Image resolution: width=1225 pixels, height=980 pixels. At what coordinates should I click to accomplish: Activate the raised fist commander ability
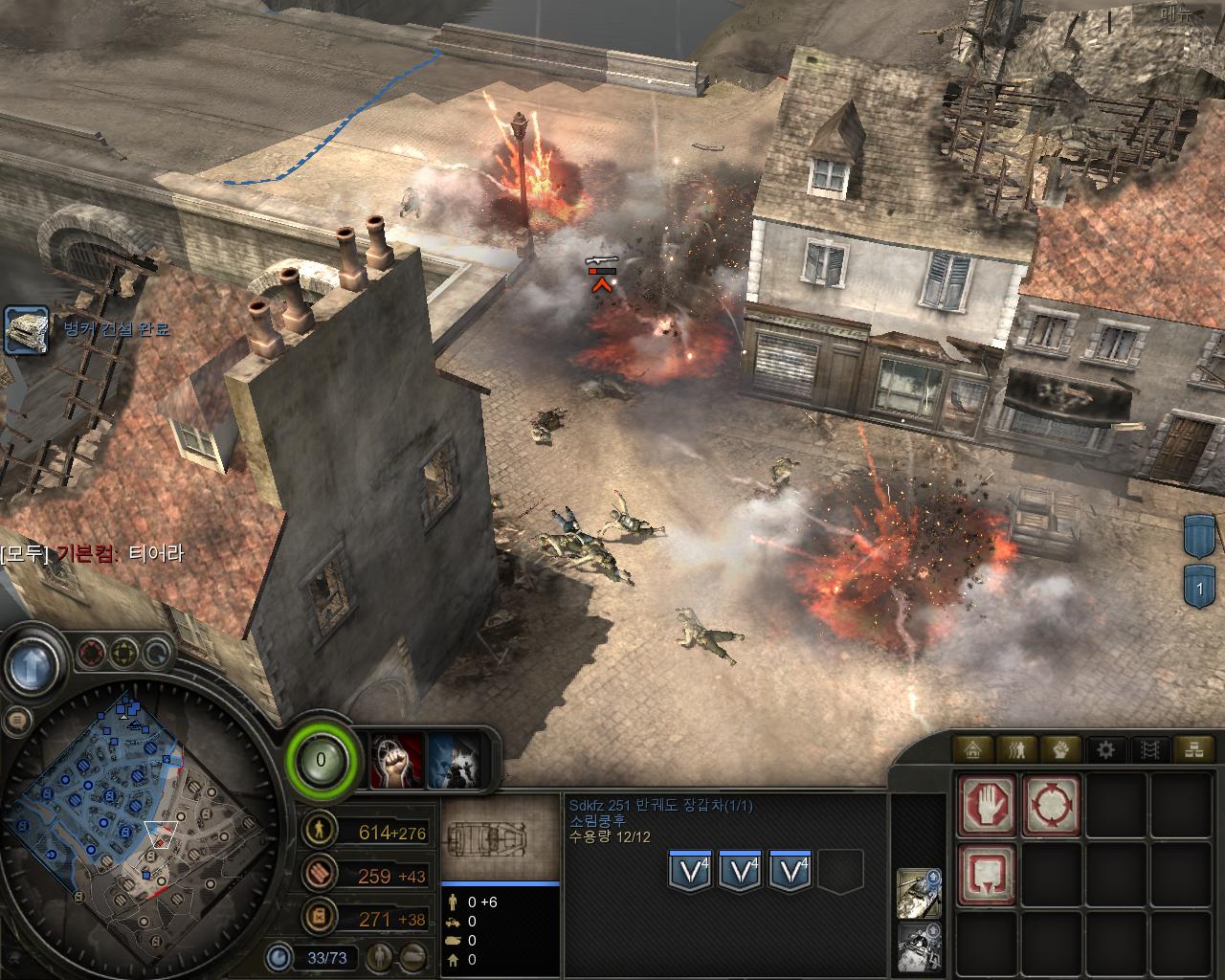click(397, 762)
